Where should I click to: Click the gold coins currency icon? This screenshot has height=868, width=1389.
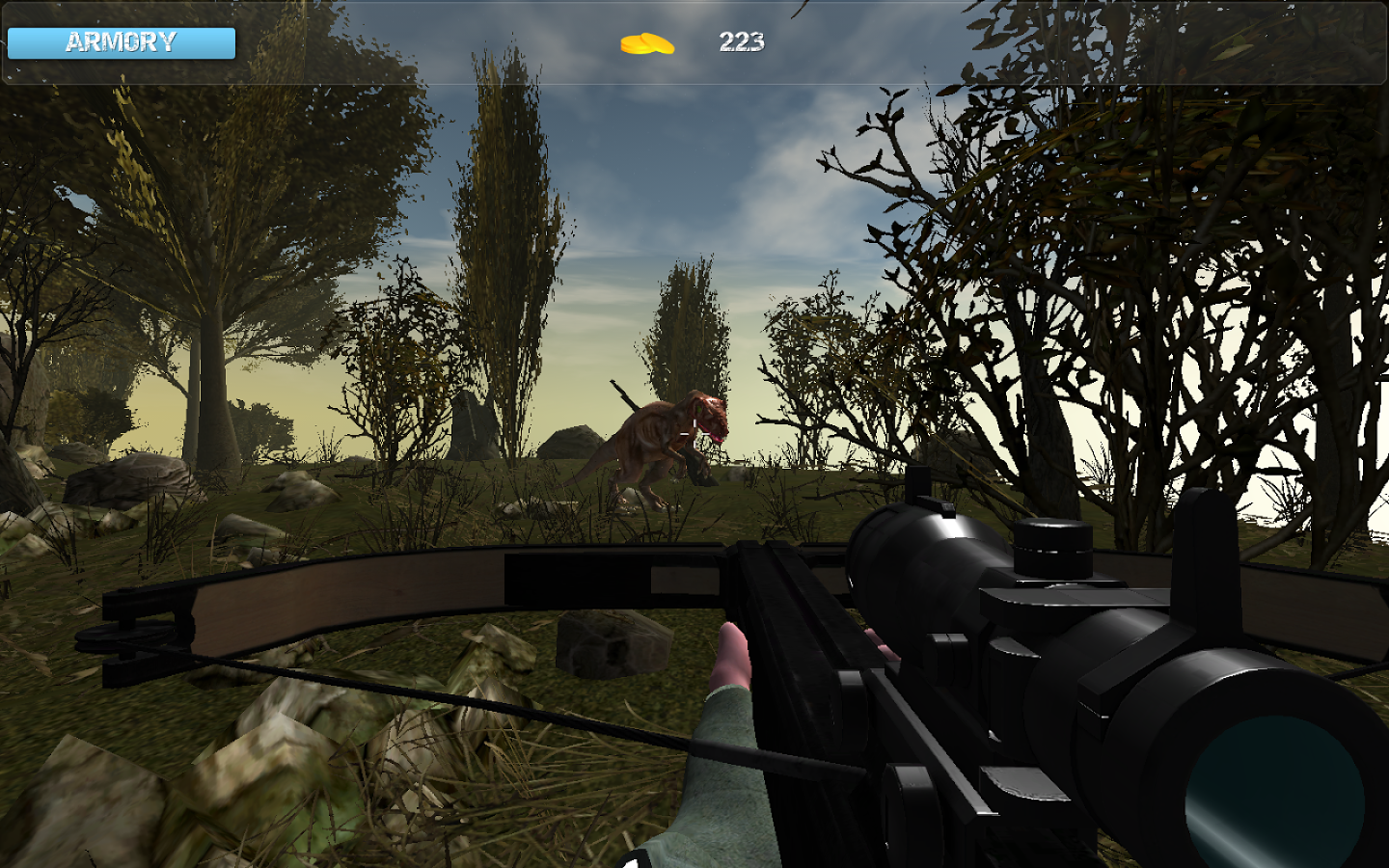click(x=647, y=42)
